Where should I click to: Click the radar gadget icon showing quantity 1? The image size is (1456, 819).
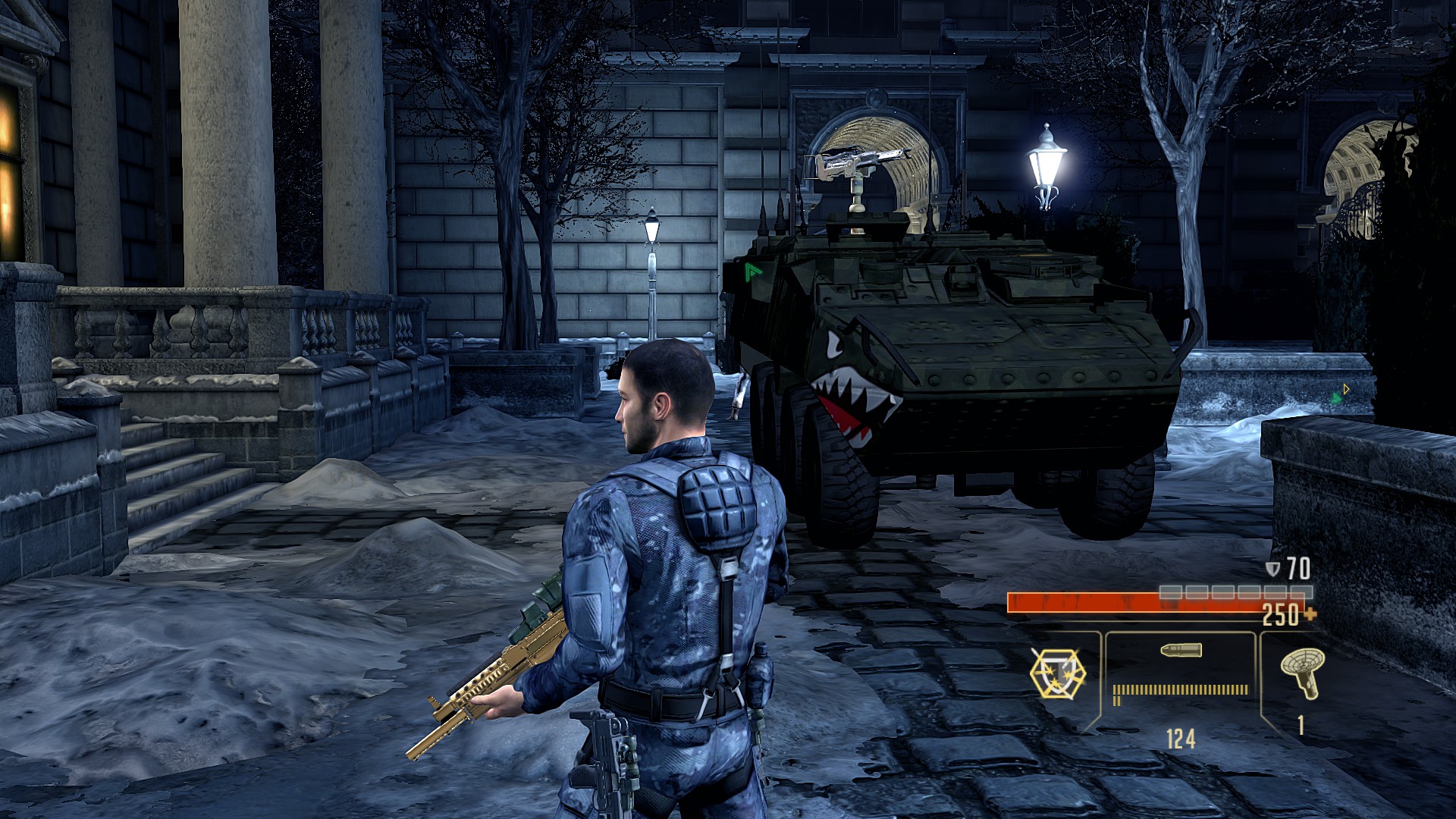tap(1301, 674)
